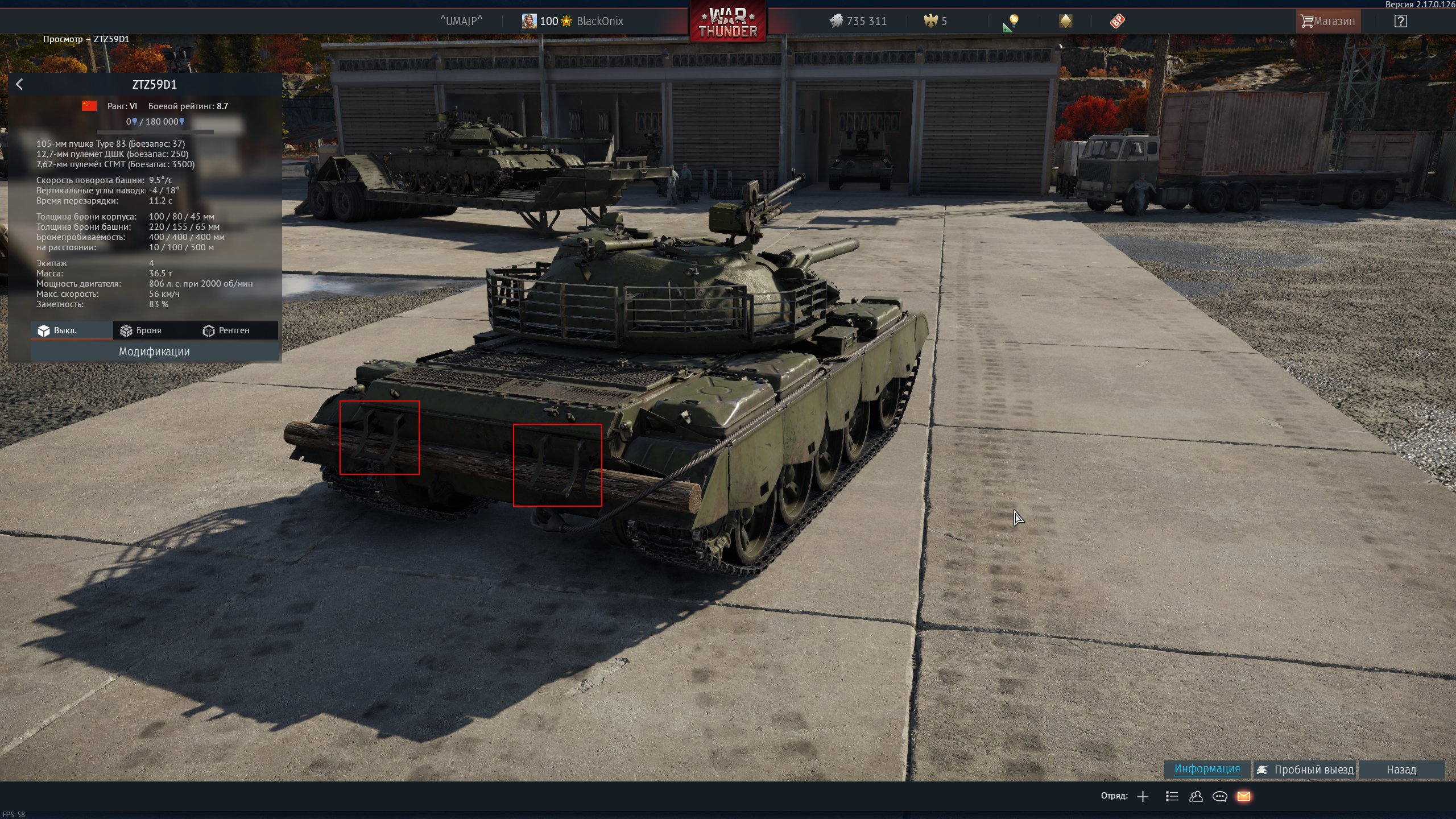Click the Назад button
Image resolution: width=1456 pixels, height=819 pixels.
click(x=1401, y=770)
